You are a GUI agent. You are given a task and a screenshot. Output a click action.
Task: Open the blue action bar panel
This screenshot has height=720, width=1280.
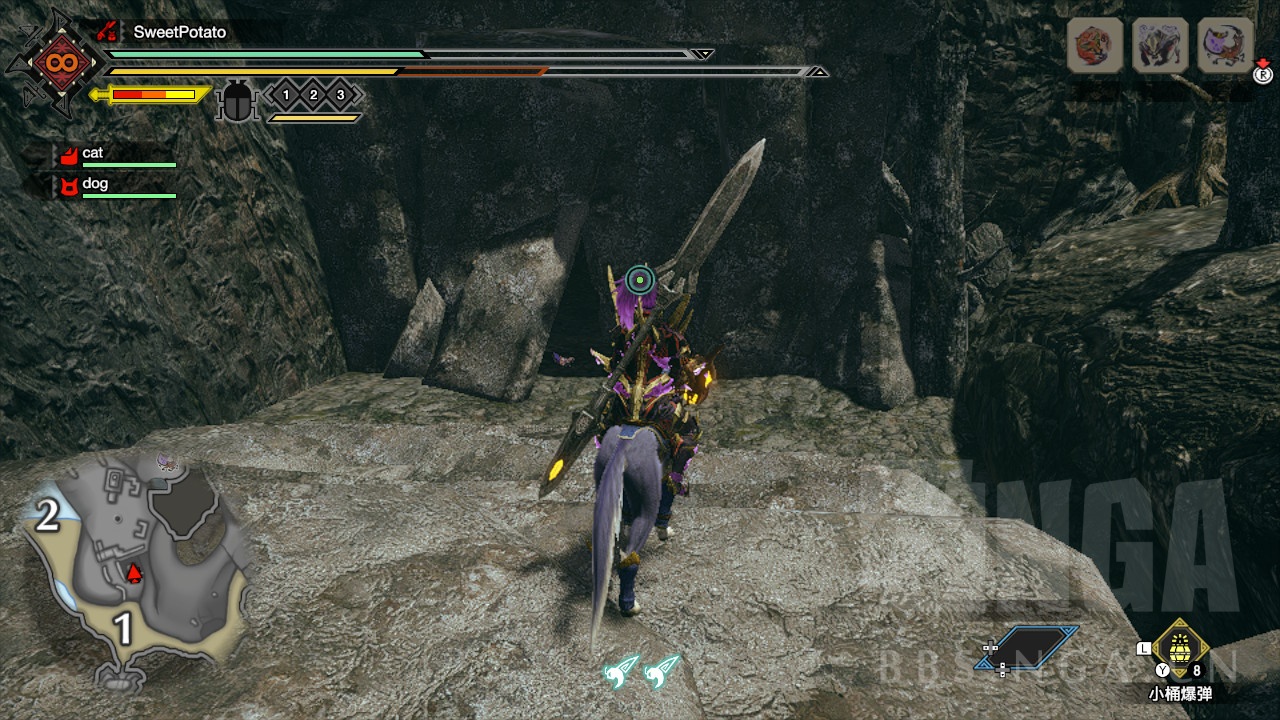pos(1038,647)
